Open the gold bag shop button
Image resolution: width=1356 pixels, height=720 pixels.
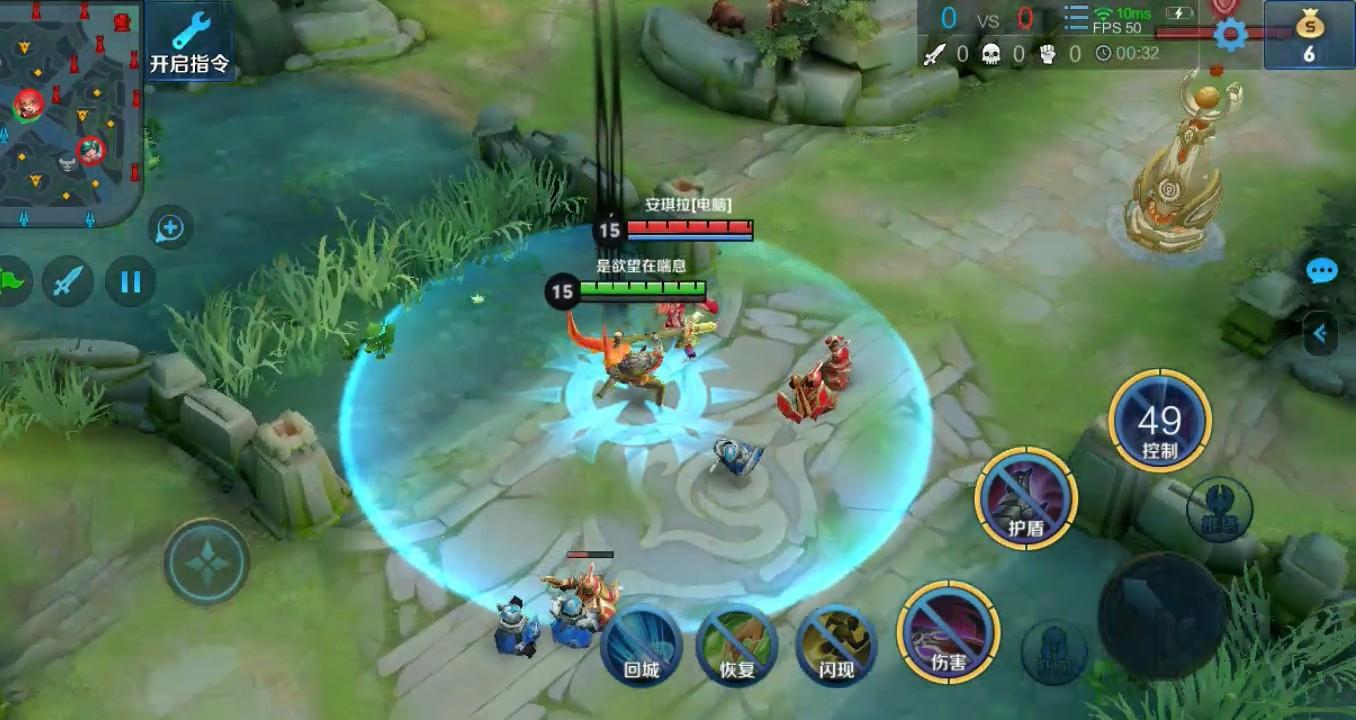click(x=1308, y=35)
